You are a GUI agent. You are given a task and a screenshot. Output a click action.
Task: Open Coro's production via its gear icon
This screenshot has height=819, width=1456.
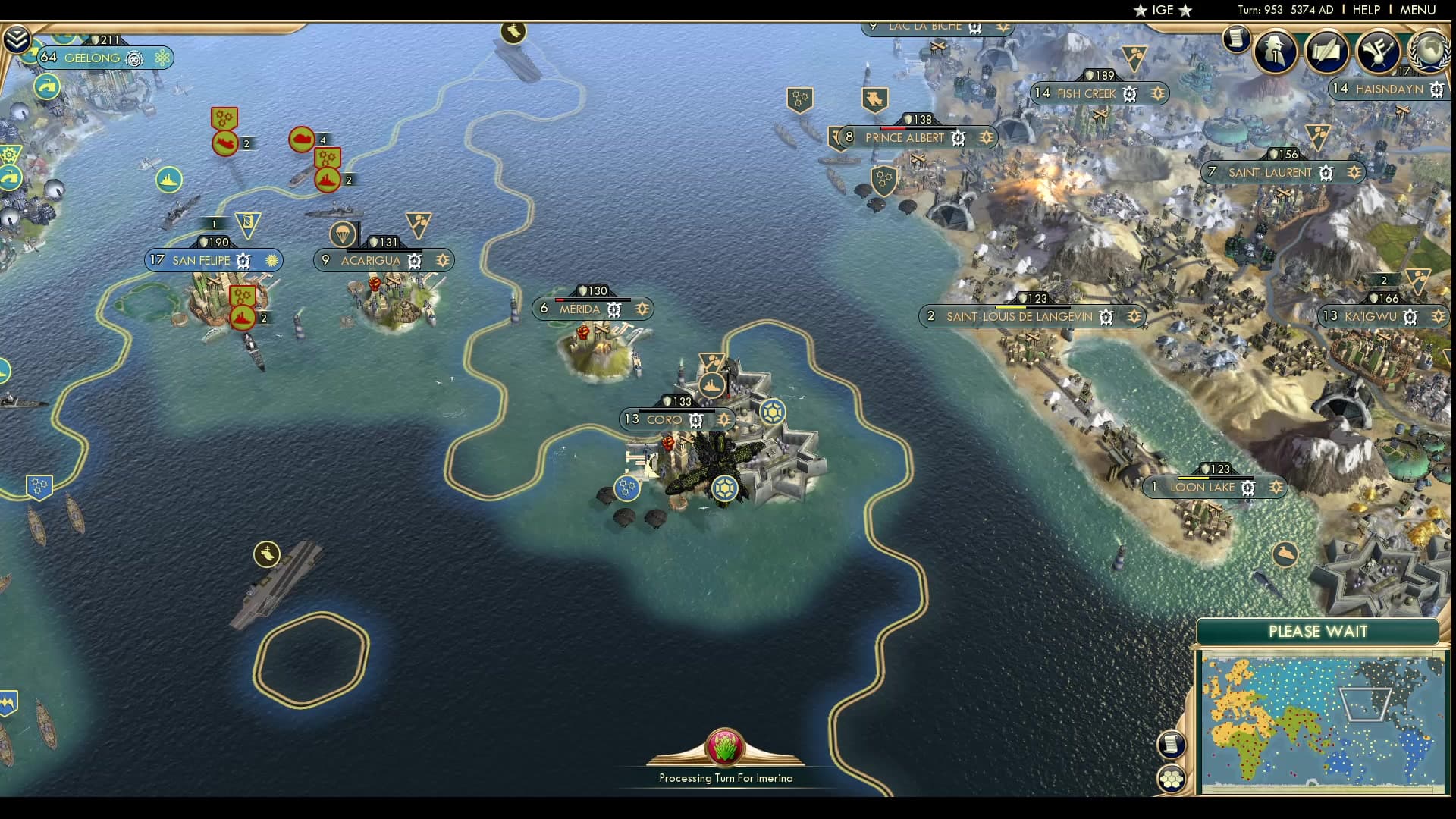coord(695,419)
